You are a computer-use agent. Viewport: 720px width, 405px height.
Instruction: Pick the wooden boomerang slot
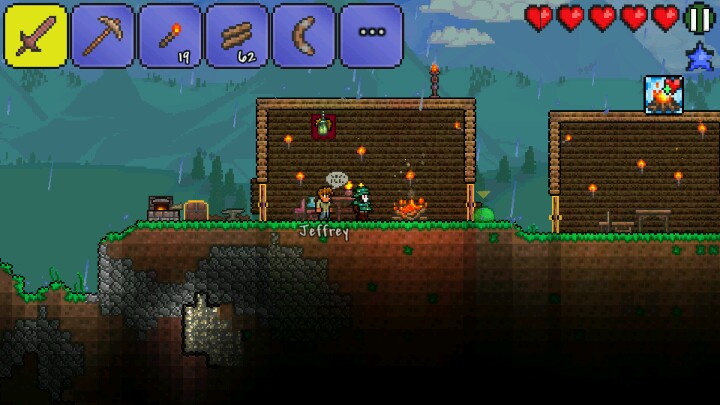[304, 36]
